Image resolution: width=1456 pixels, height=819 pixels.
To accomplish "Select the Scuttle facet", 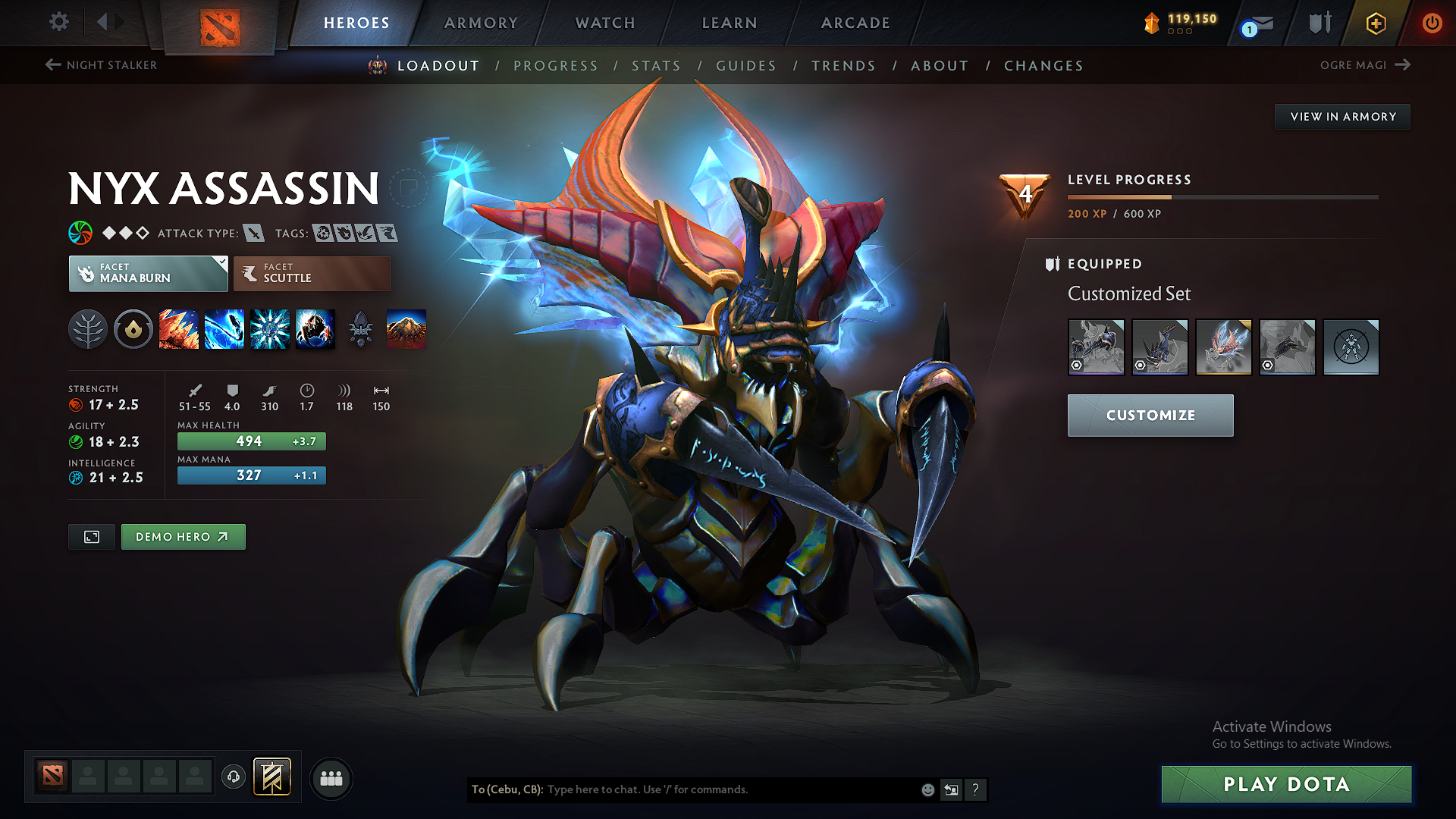I will tap(312, 273).
